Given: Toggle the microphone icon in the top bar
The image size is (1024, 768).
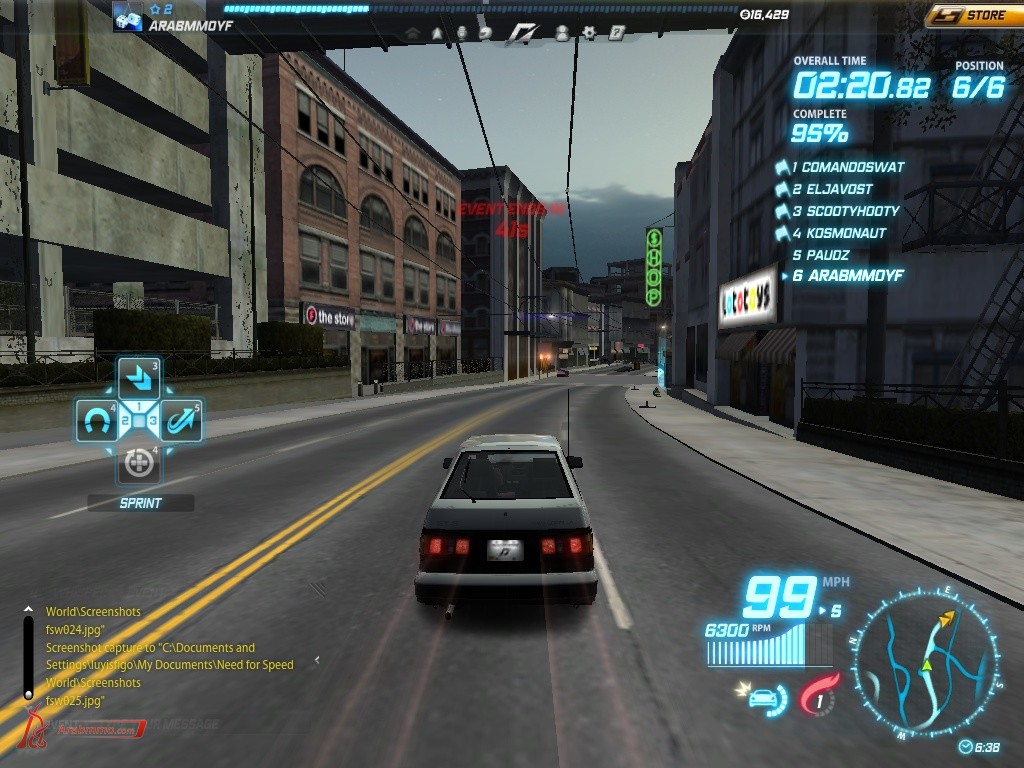Looking at the screenshot, I should 461,33.
